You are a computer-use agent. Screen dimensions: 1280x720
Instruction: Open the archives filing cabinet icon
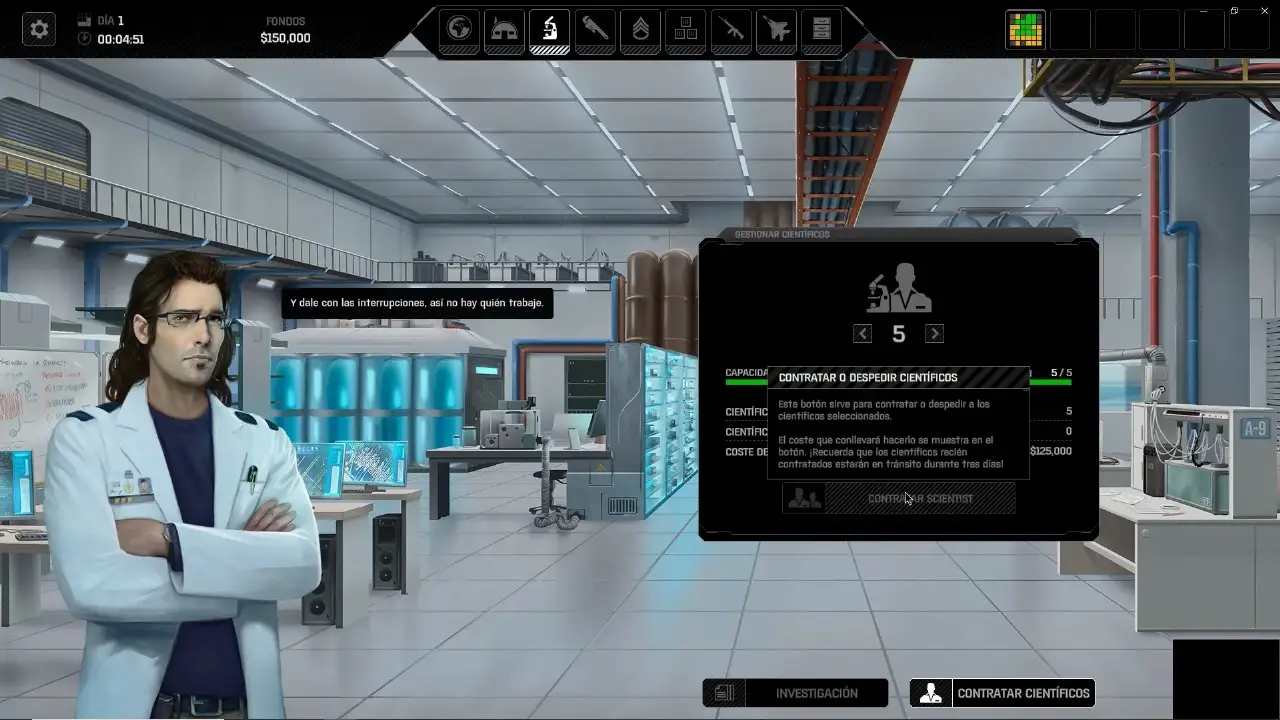coord(821,30)
